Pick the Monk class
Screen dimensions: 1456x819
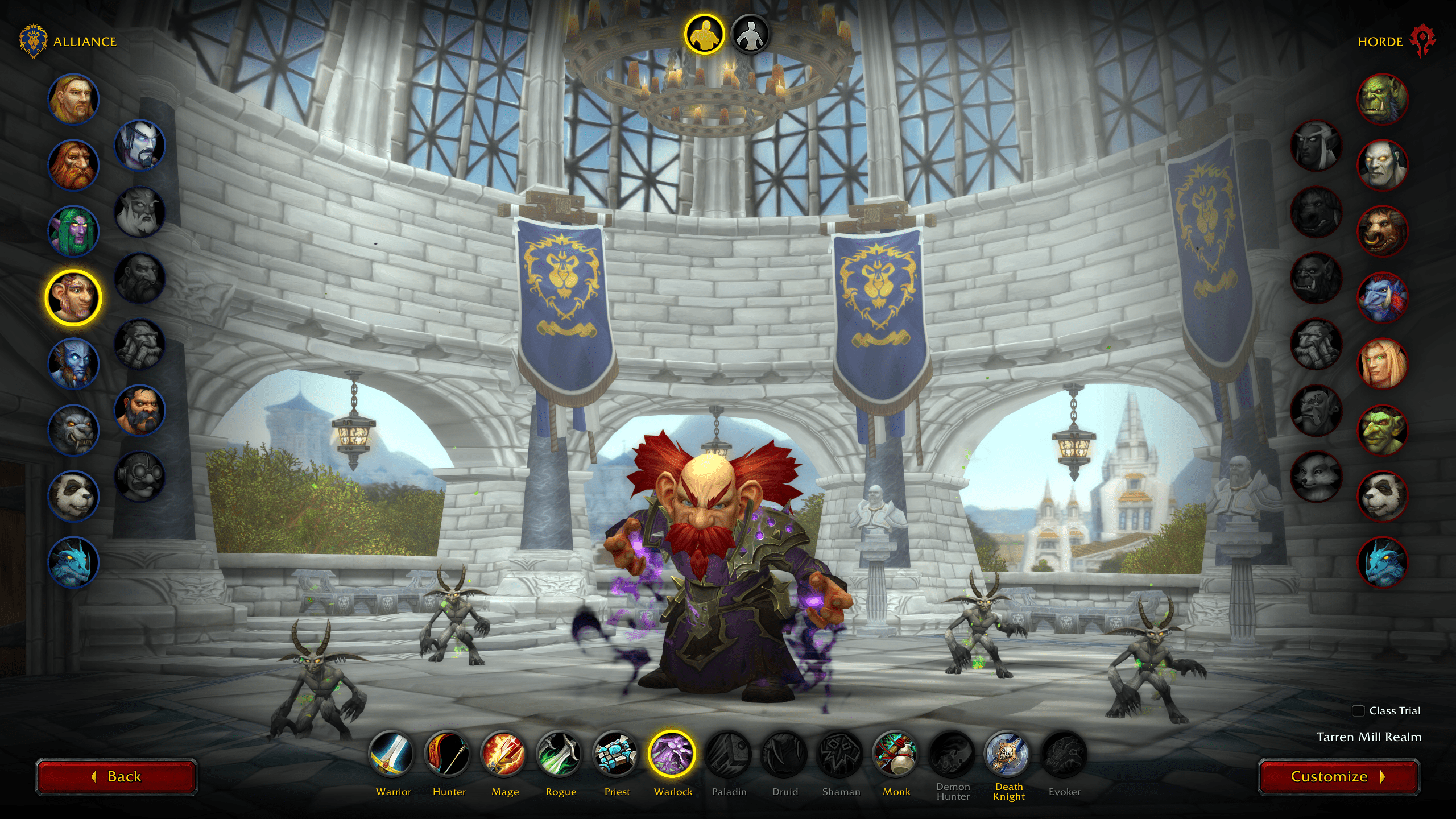click(x=896, y=754)
